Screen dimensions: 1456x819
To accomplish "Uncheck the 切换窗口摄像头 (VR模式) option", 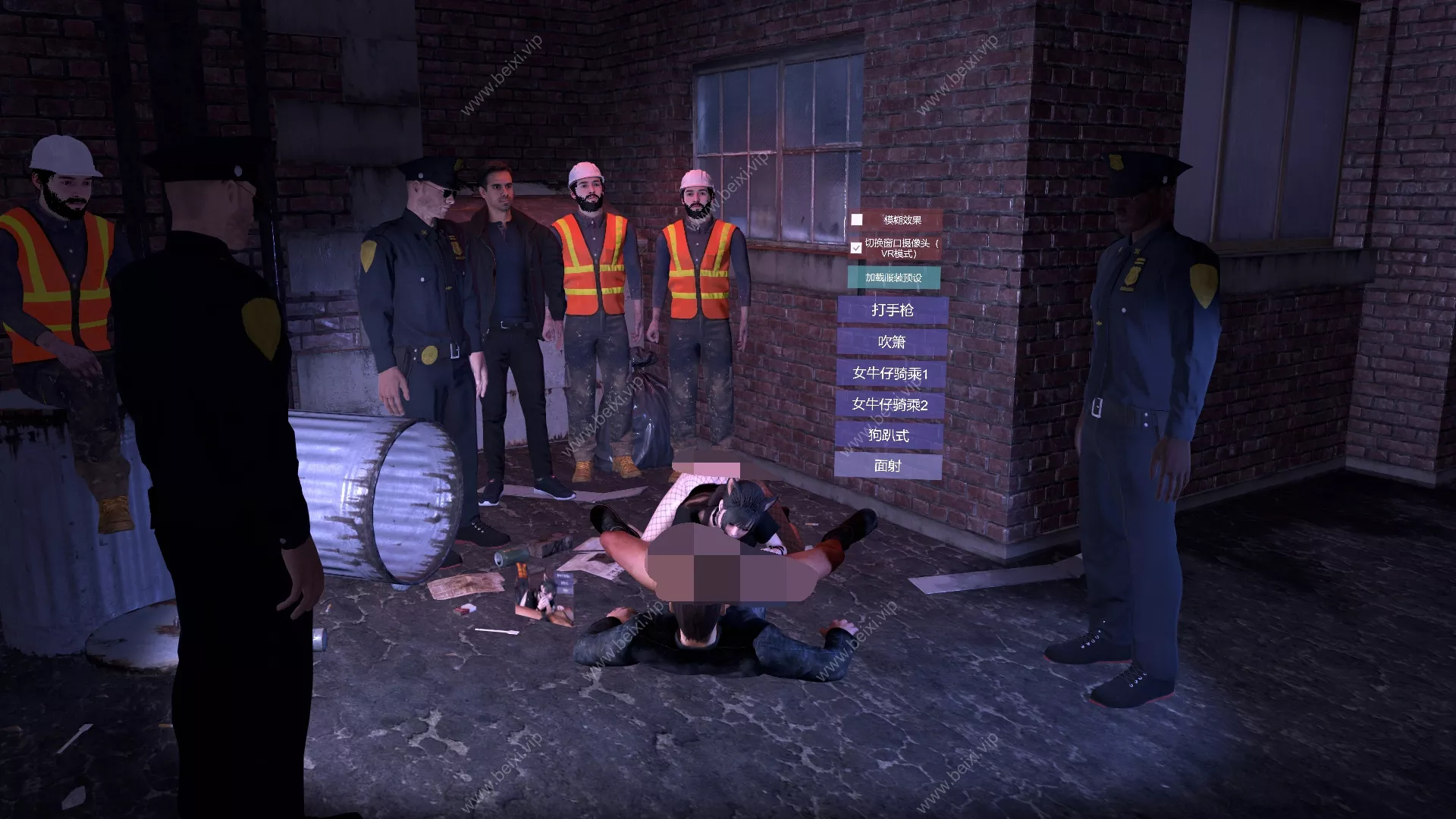I will pyautogui.click(x=856, y=248).
